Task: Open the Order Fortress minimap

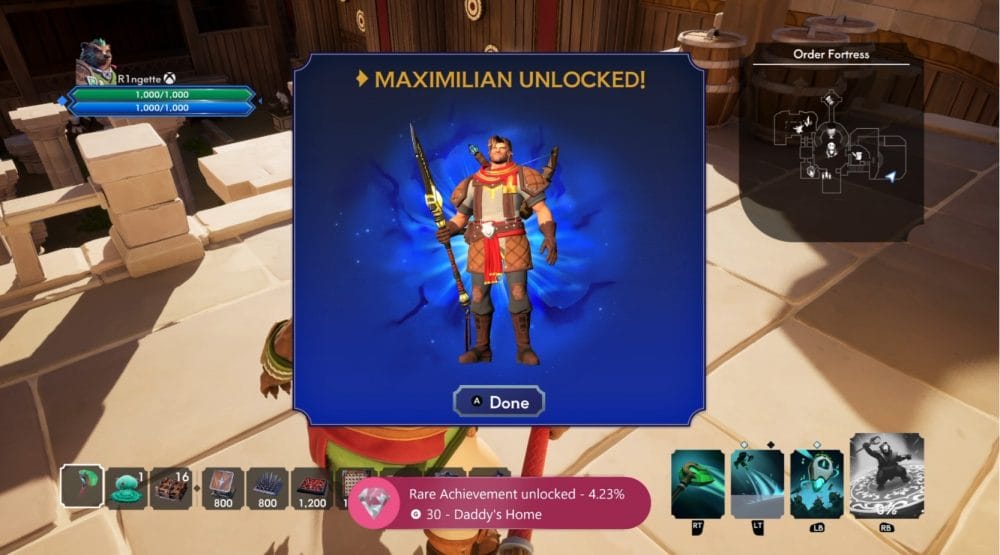Action: coord(831,144)
